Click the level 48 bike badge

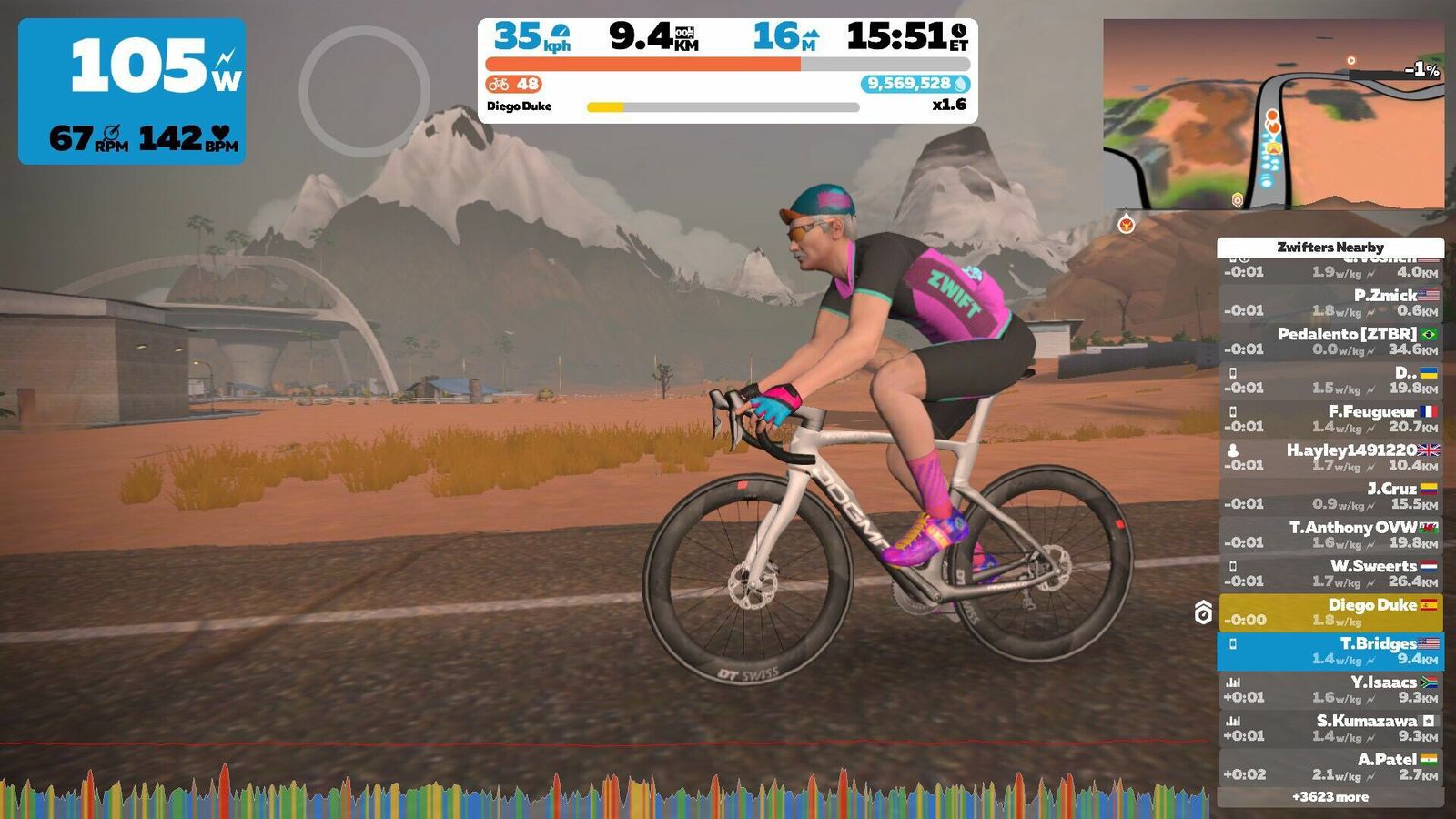pos(514,84)
